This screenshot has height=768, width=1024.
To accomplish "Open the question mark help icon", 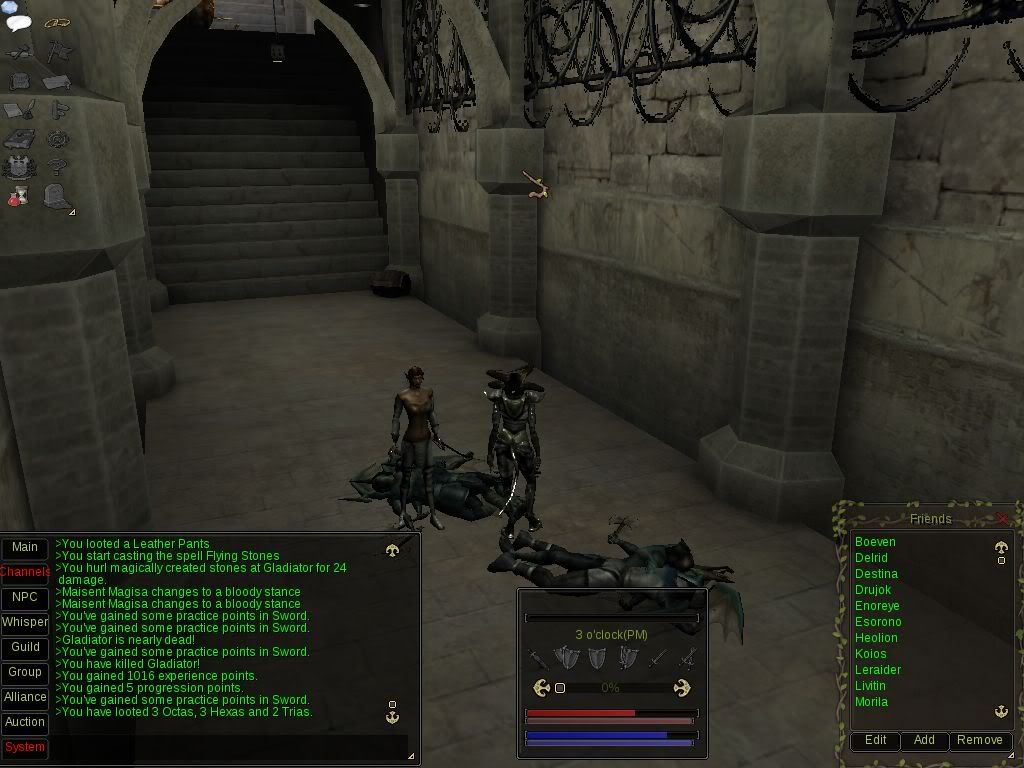I will tap(58, 167).
